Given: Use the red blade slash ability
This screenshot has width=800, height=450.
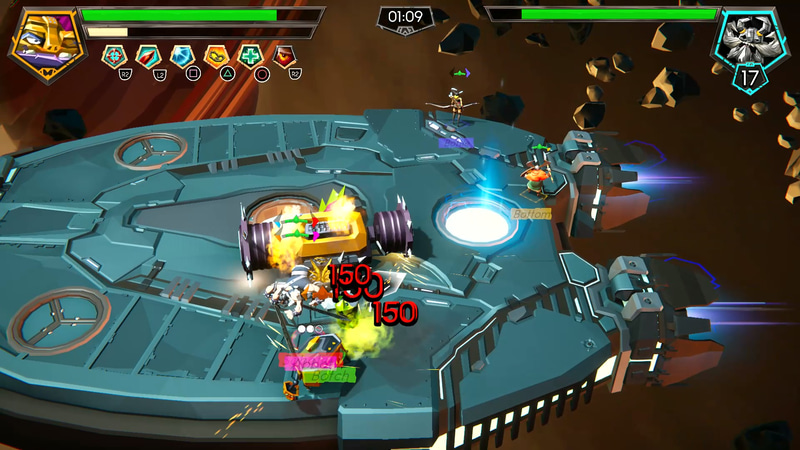Looking at the screenshot, I should pos(148,56).
